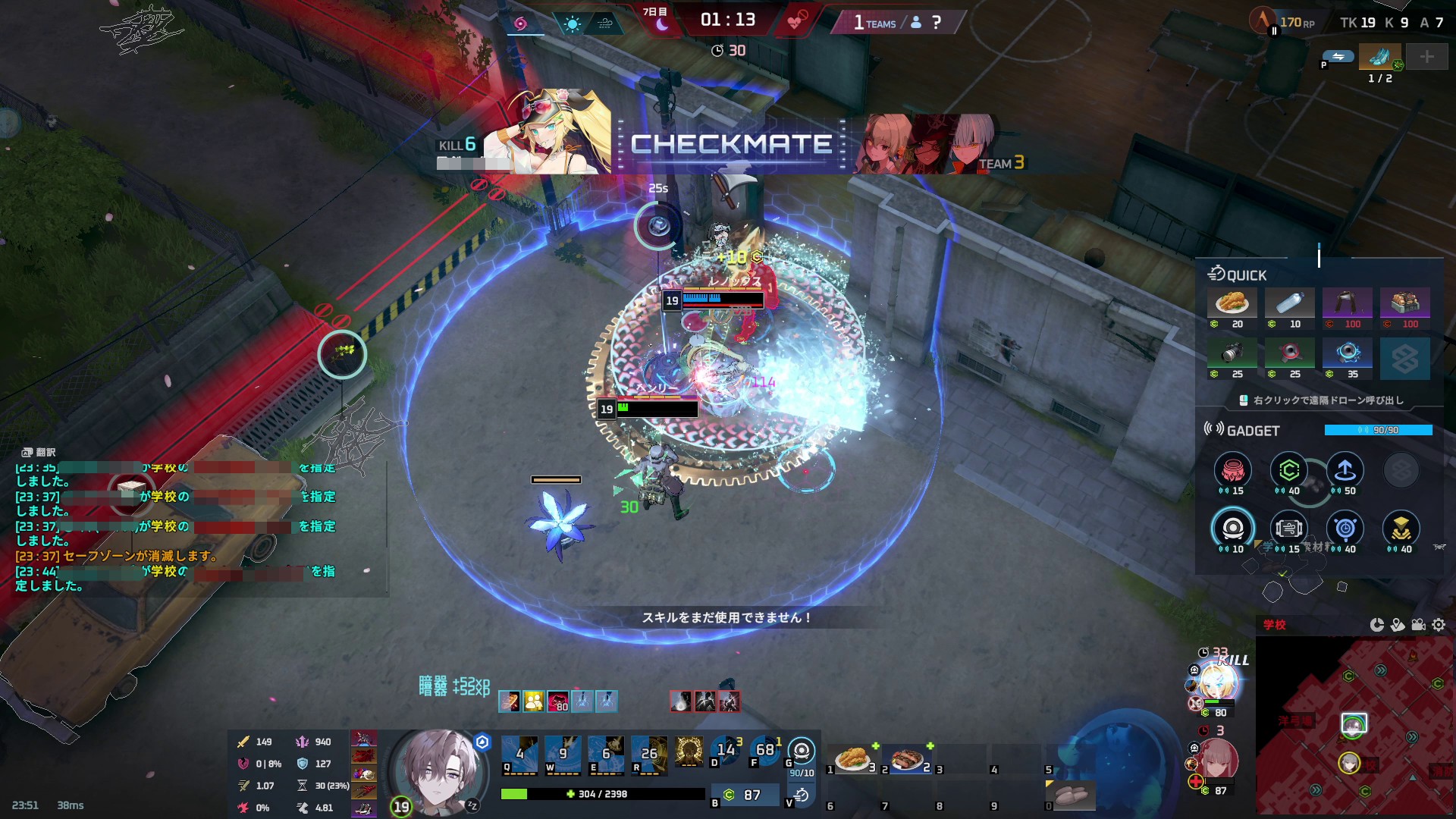This screenshot has height=819, width=1456.
Task: Use the steak in inventory slot 2
Action: click(x=906, y=758)
